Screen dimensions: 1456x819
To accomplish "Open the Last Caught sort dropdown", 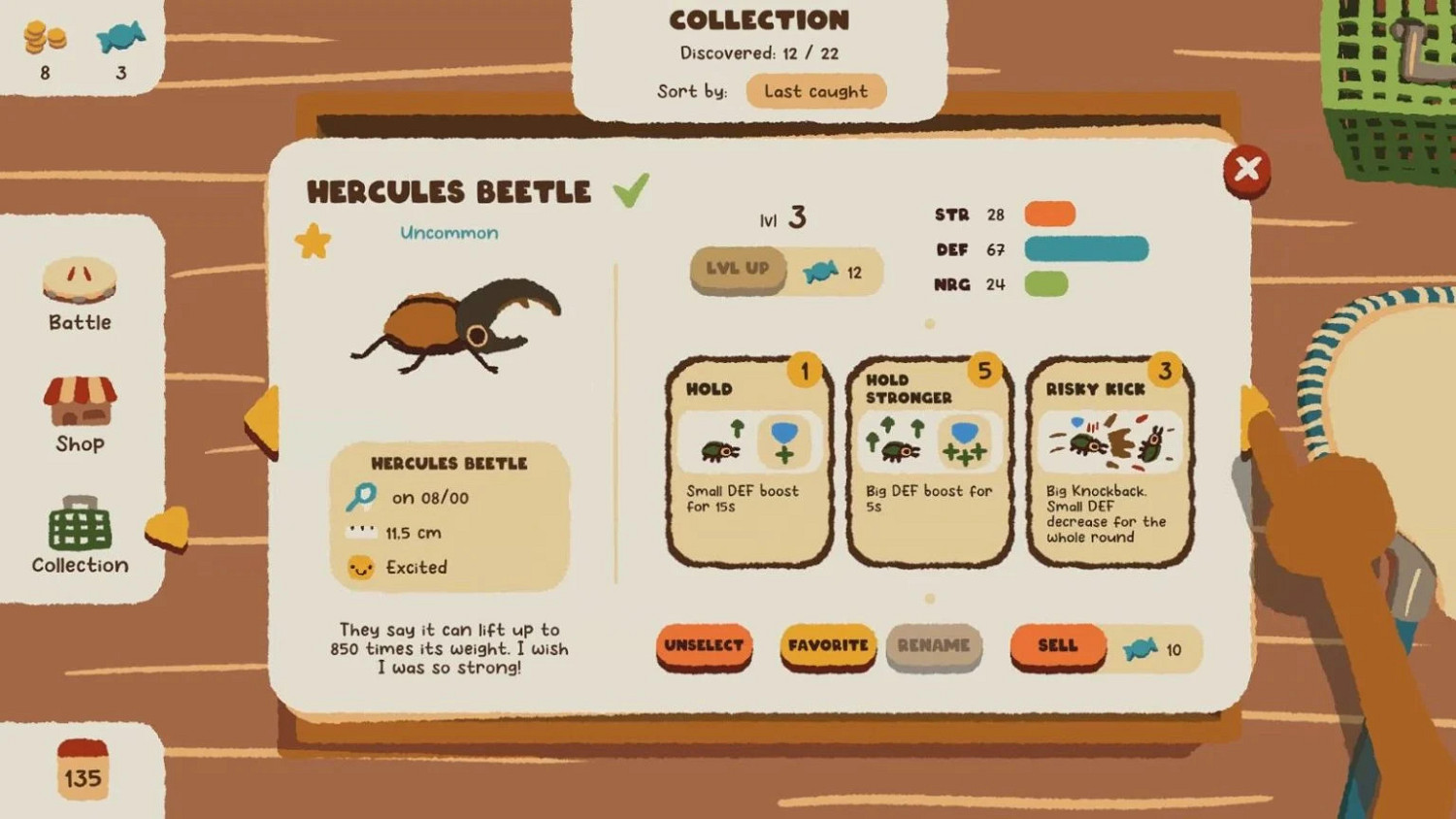I will (x=815, y=91).
